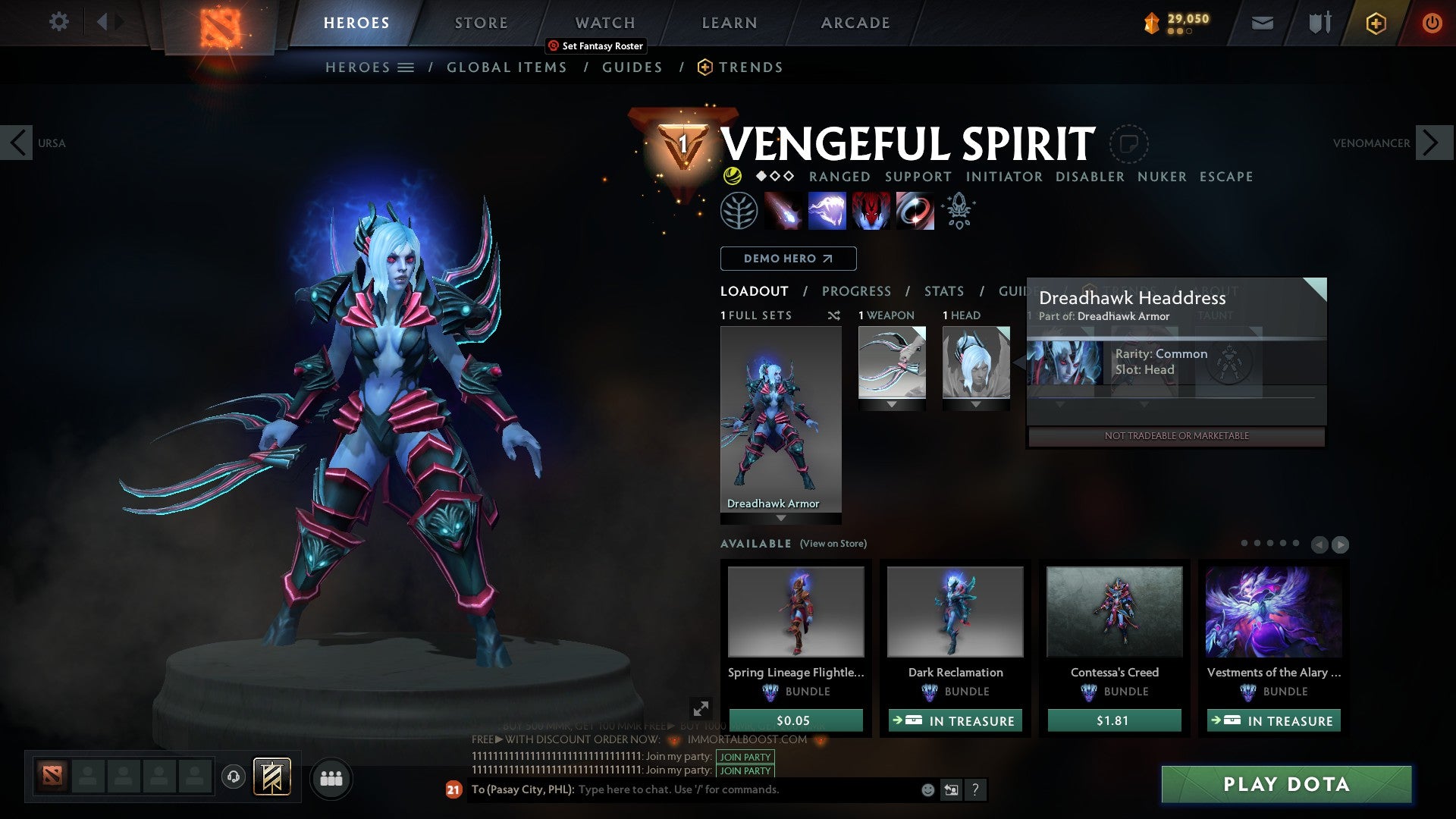
Task: Shuffle the equipped full set loadout
Action: (833, 315)
